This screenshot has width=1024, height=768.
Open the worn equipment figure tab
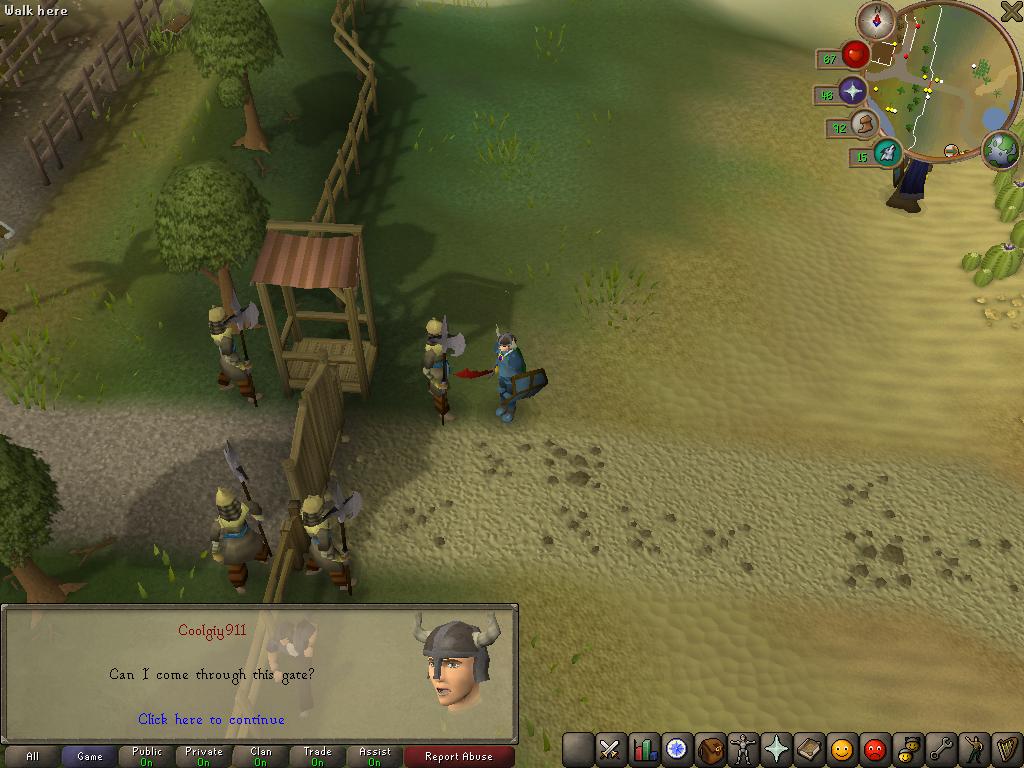[x=743, y=749]
